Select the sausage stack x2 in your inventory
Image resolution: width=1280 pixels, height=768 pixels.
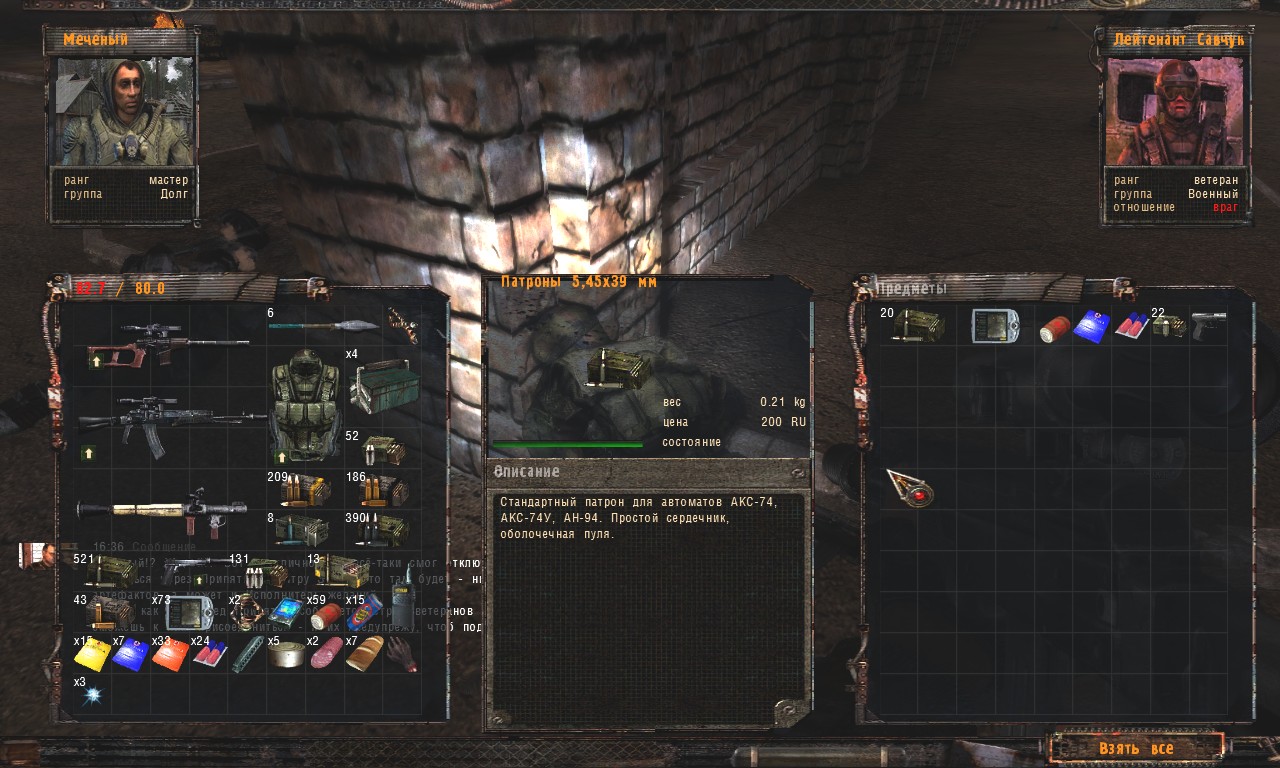tap(325, 655)
